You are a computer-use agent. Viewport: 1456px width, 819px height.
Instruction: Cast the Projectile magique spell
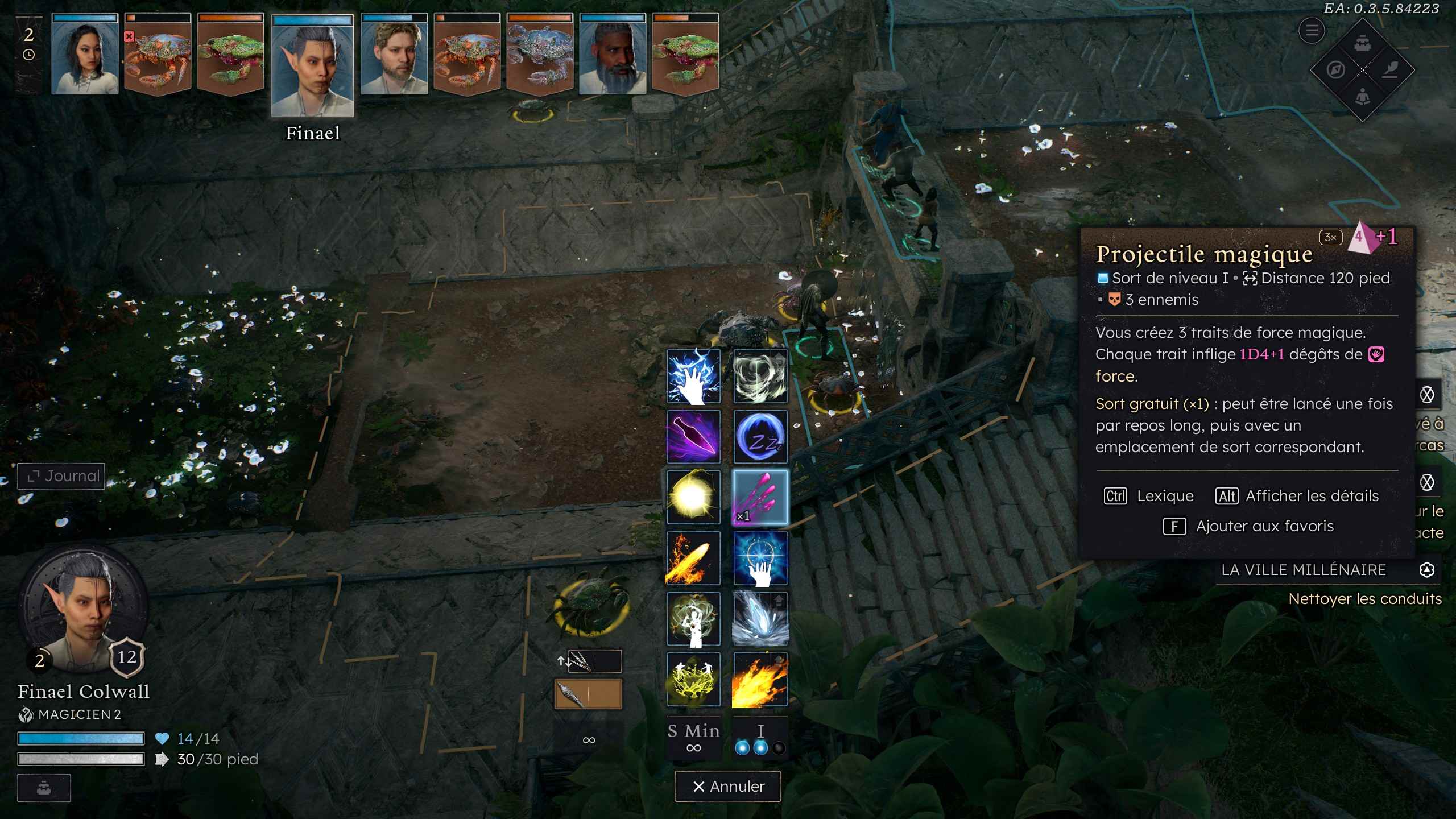760,498
